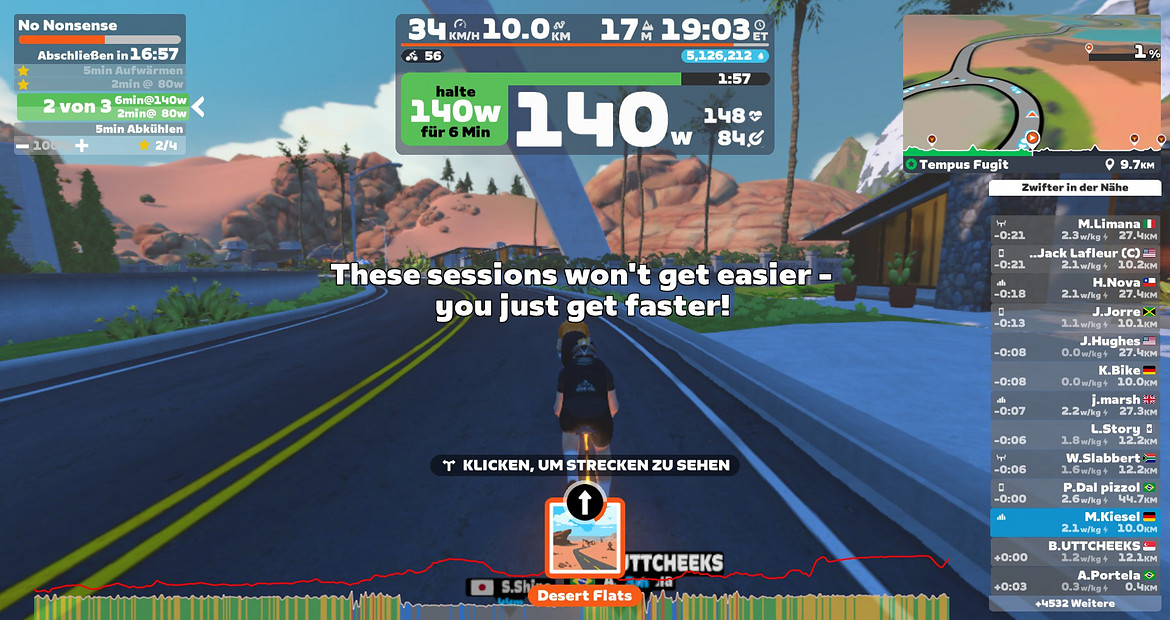Select L.Story in the nearby list
The image size is (1170, 620).
(1075, 434)
